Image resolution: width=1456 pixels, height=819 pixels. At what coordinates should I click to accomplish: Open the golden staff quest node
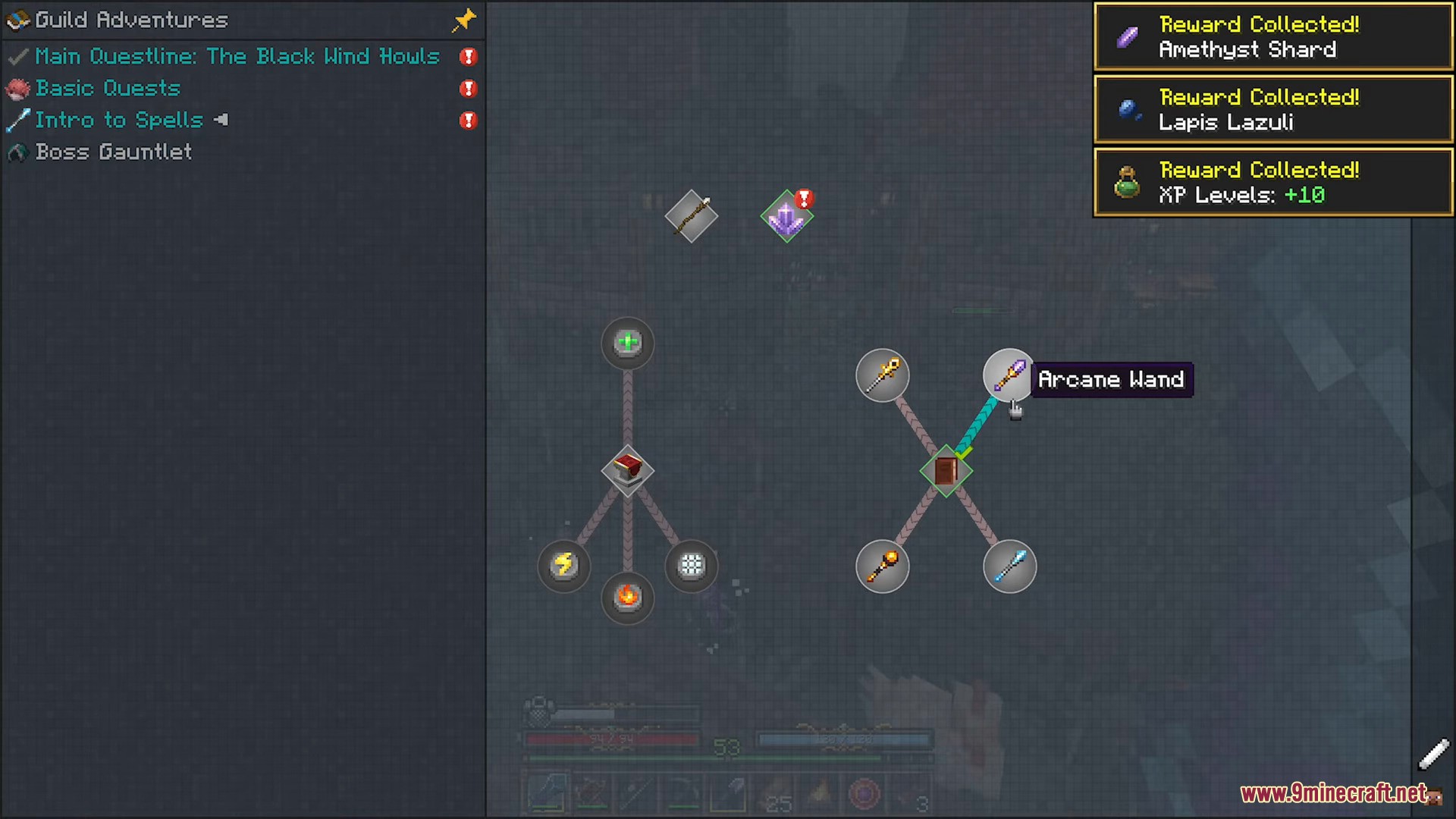coord(882,375)
